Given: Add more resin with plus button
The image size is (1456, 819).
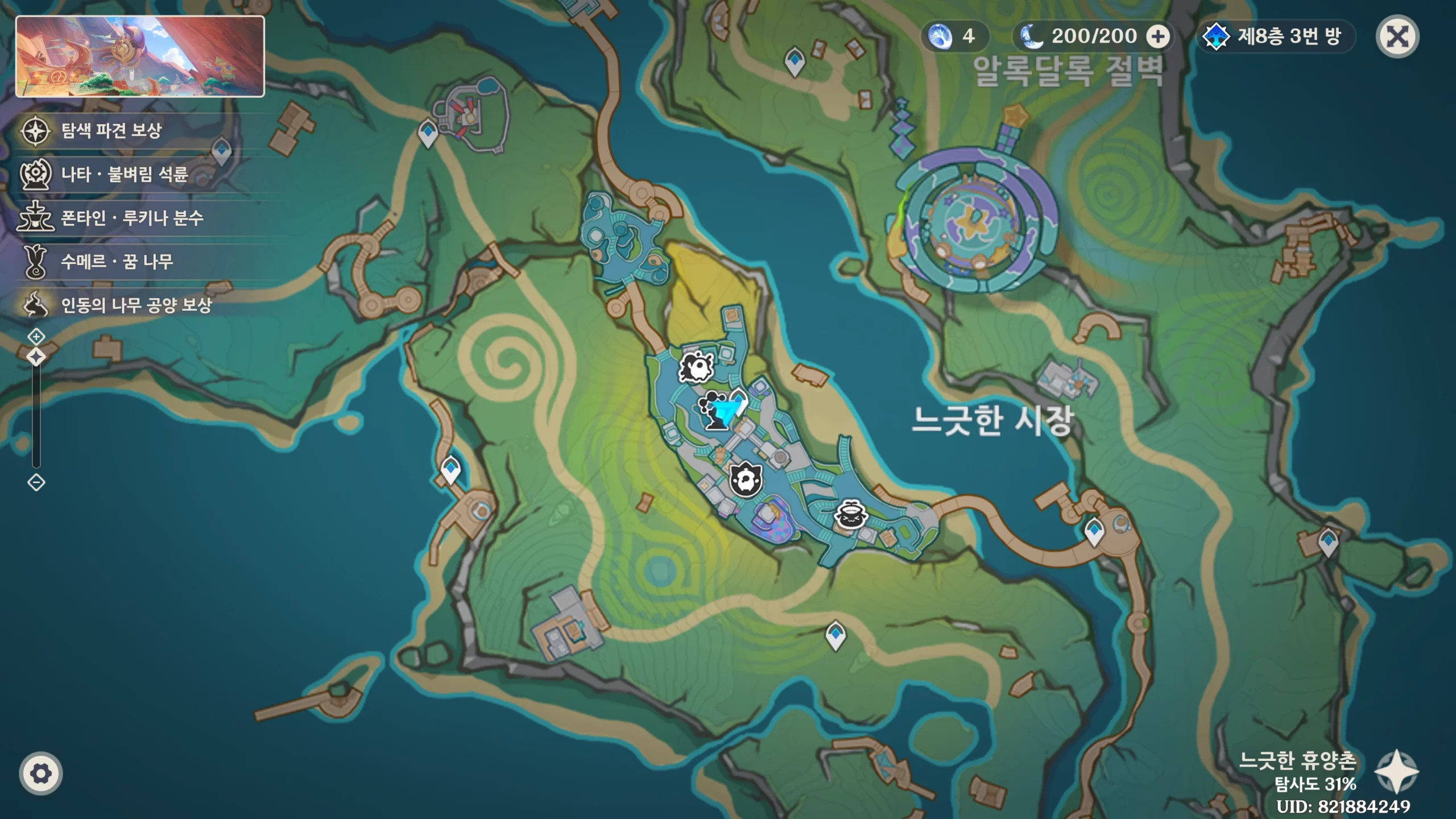Looking at the screenshot, I should pos(1157,37).
